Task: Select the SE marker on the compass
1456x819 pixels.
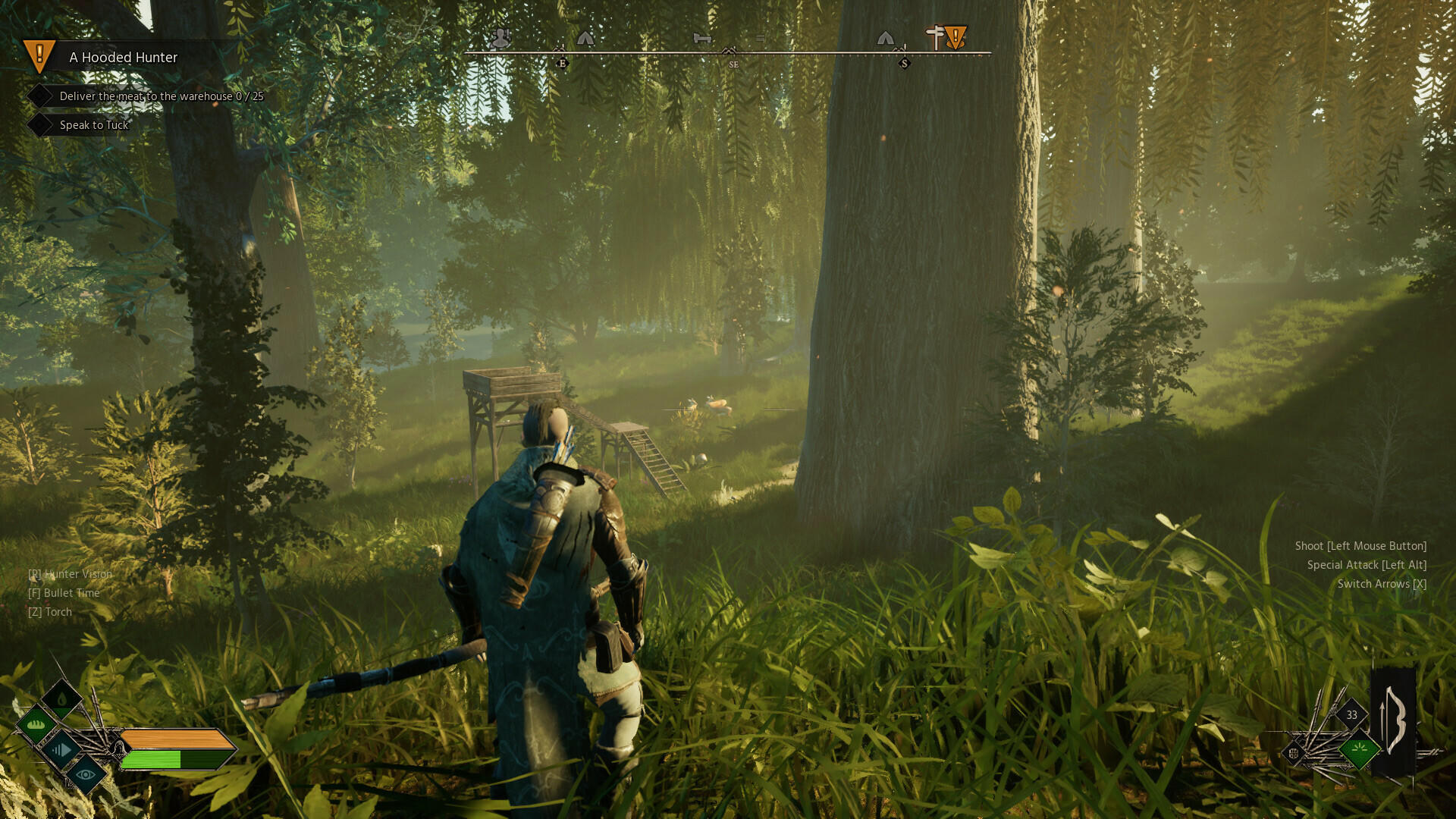Action: tap(733, 64)
